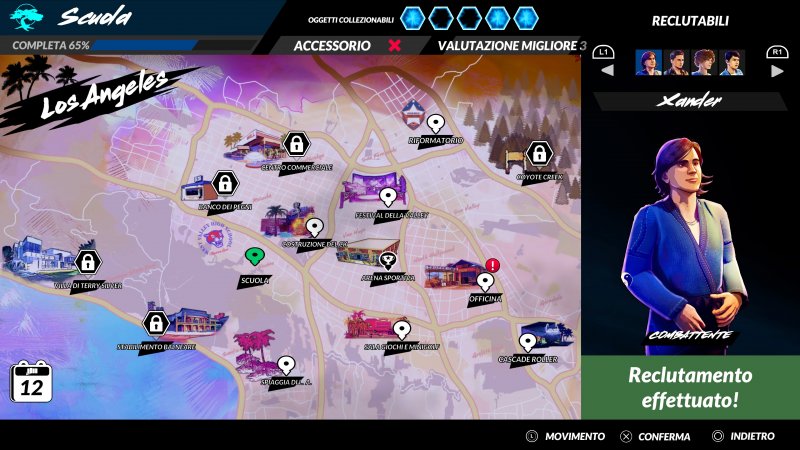Open the Riformatorio map location
The height and width of the screenshot is (450, 800).
point(435,123)
